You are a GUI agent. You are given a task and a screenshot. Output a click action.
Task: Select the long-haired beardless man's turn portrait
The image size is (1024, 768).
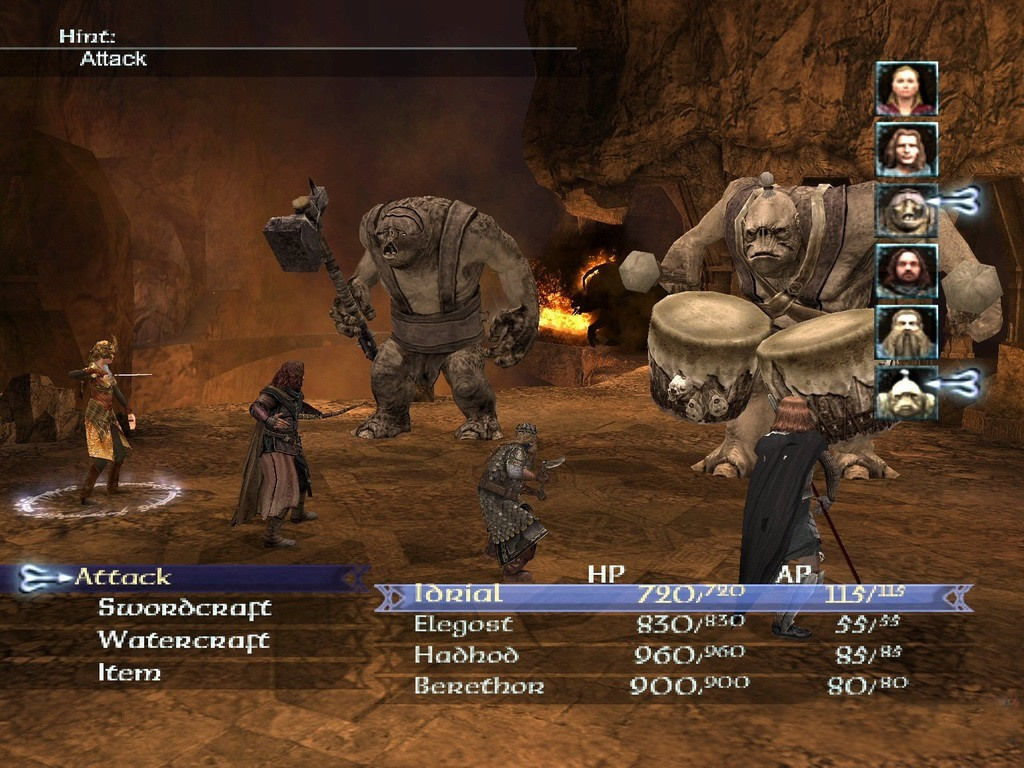tap(906, 150)
